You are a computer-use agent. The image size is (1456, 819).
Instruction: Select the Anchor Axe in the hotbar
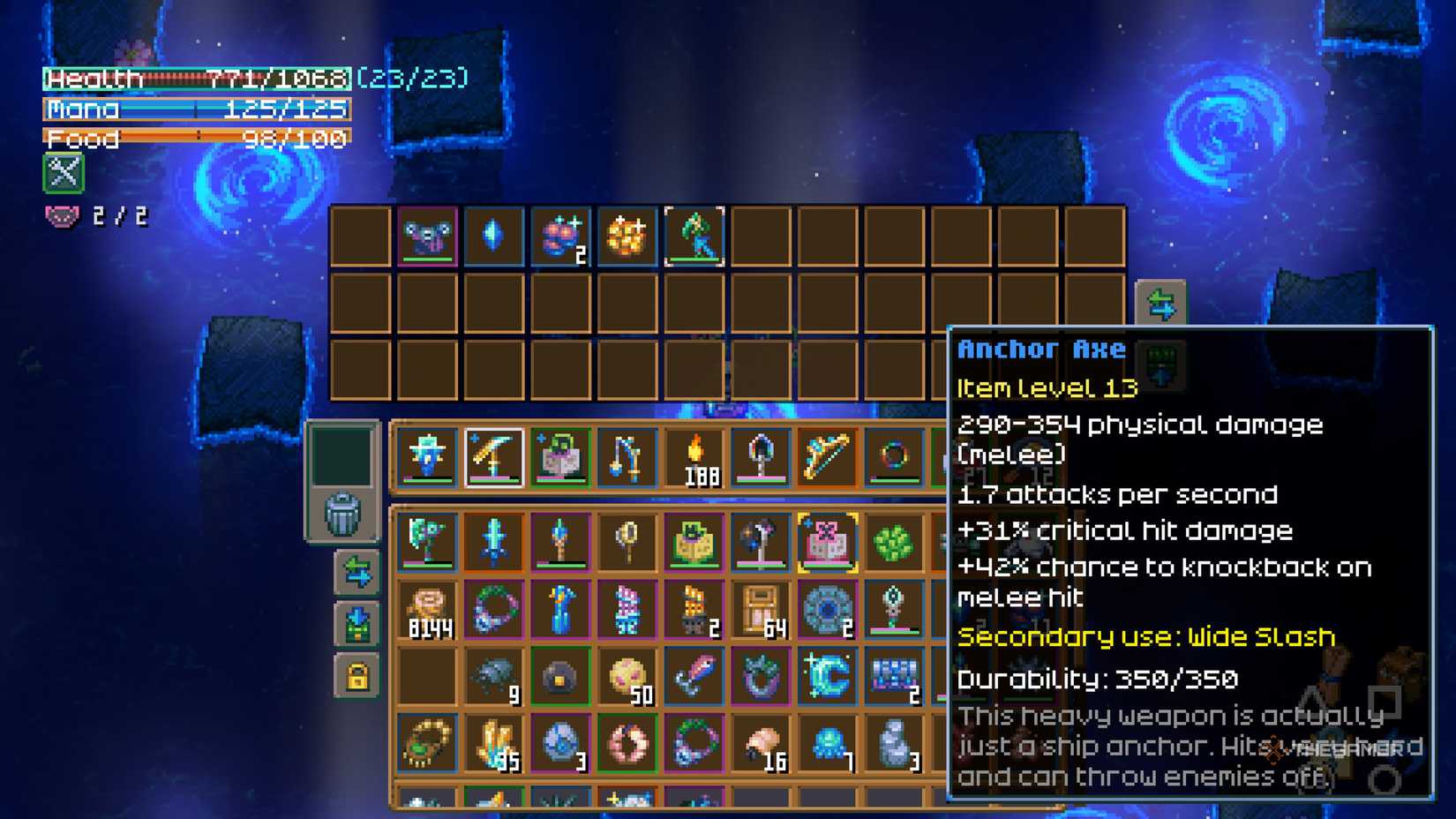coord(494,456)
